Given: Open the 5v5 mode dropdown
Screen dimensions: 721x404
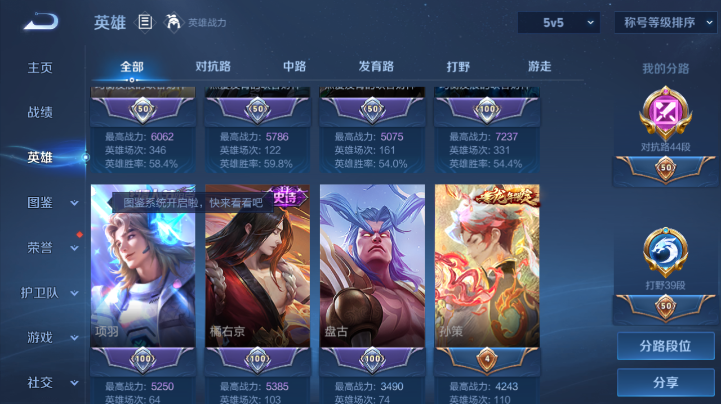Looking at the screenshot, I should (x=558, y=22).
